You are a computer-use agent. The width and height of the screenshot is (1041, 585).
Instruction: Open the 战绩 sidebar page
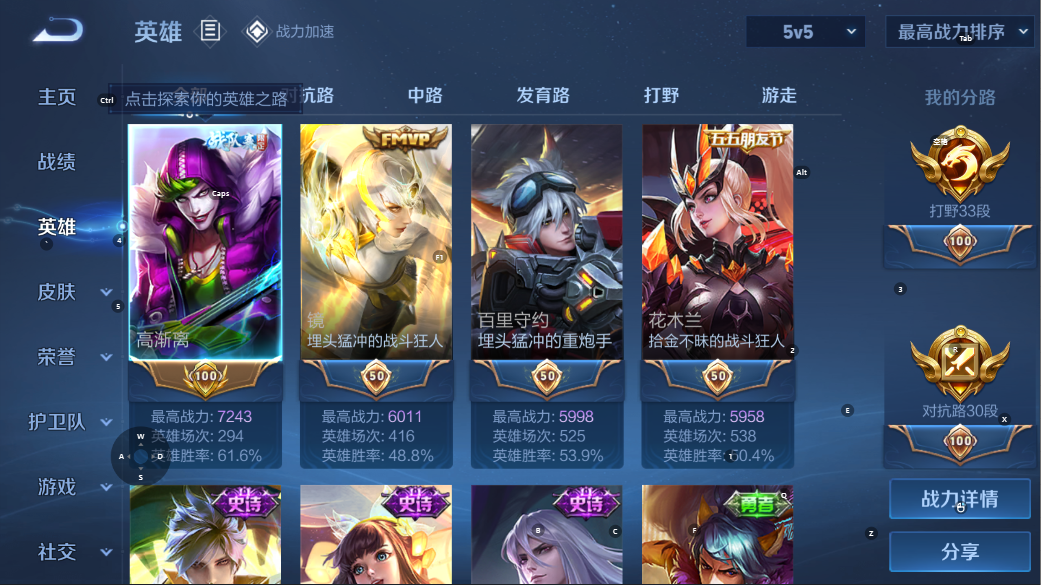coord(57,162)
